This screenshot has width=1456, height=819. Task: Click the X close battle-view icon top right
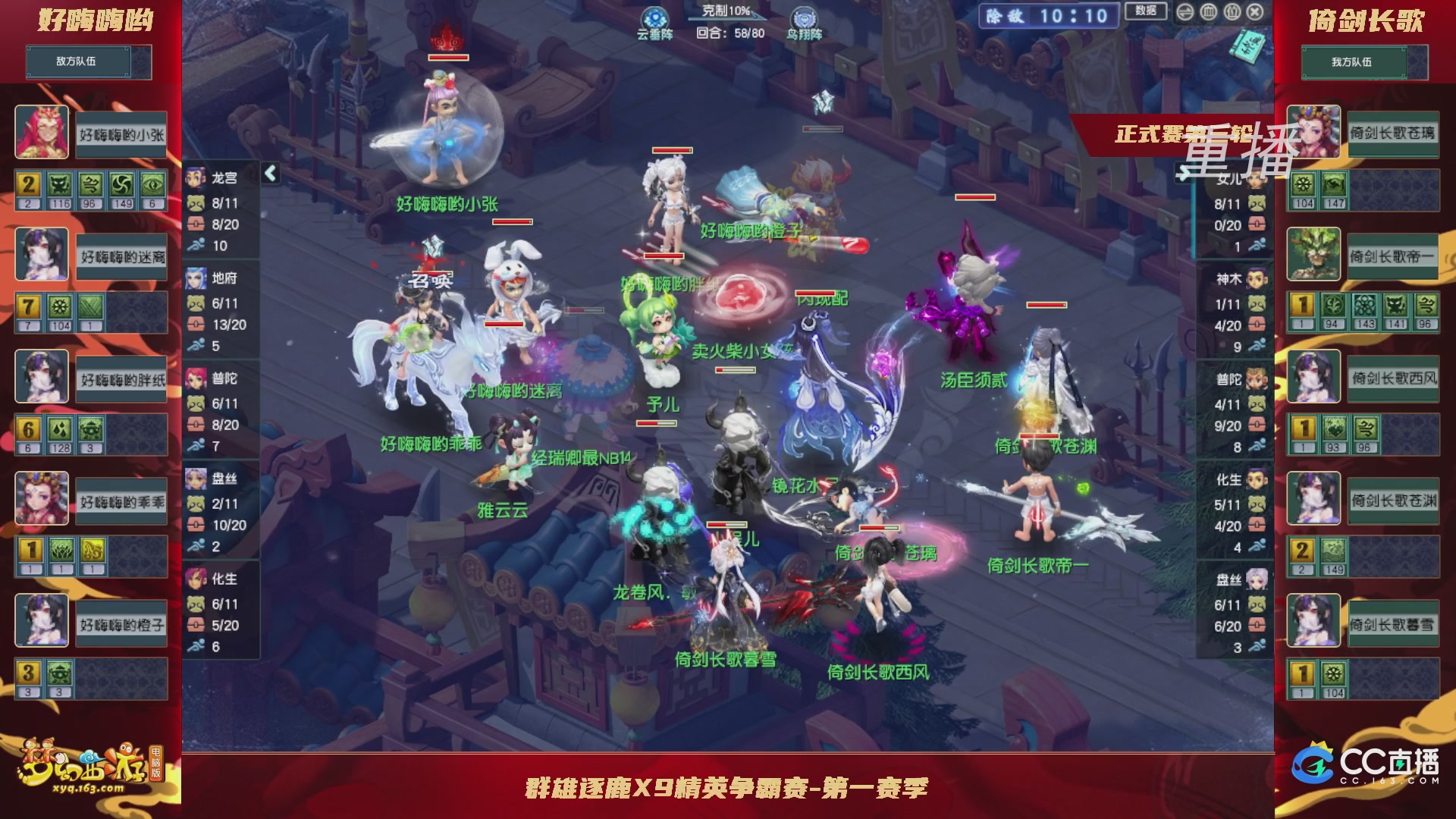click(1256, 12)
